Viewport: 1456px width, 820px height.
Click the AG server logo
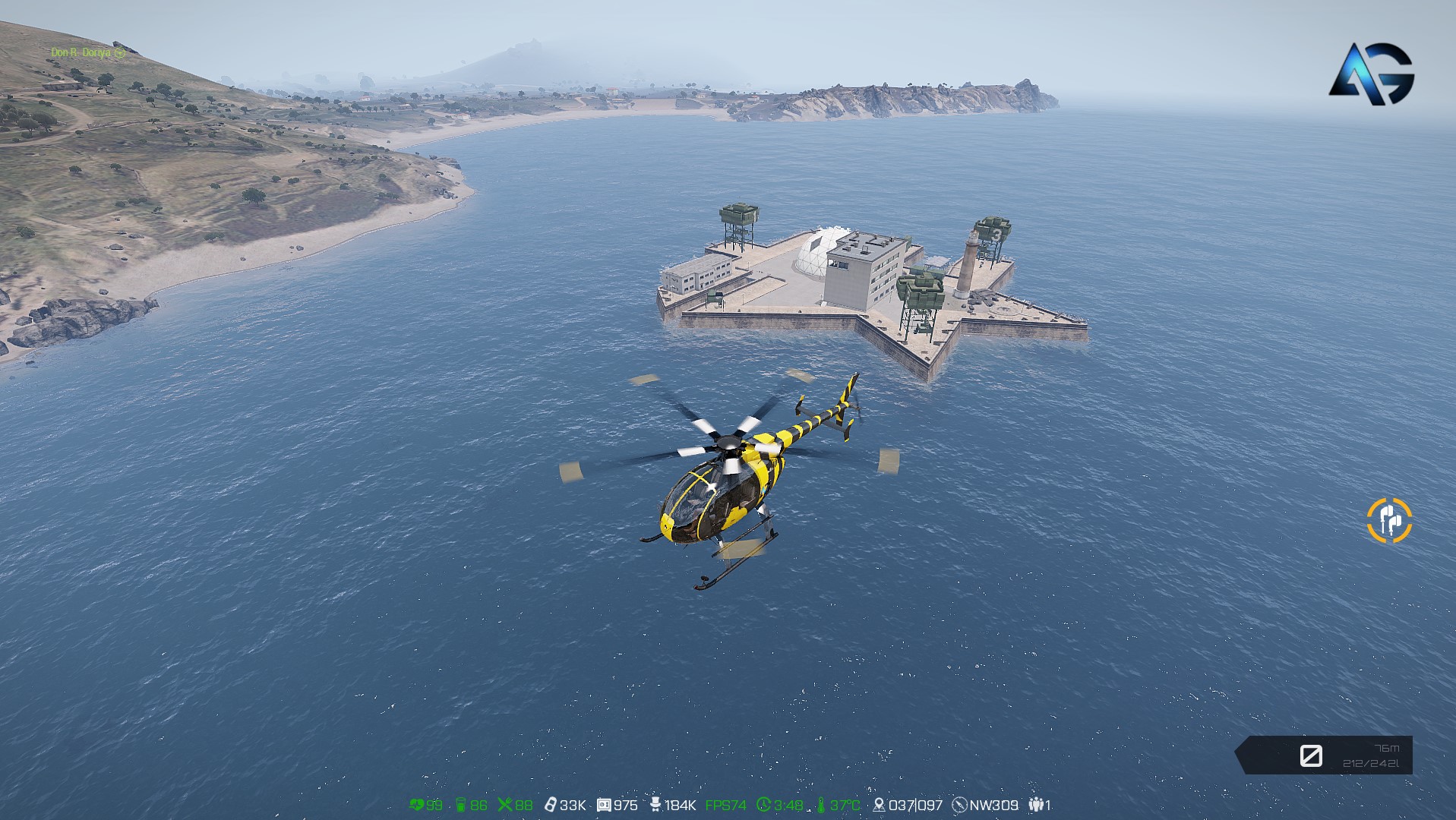click(1372, 74)
